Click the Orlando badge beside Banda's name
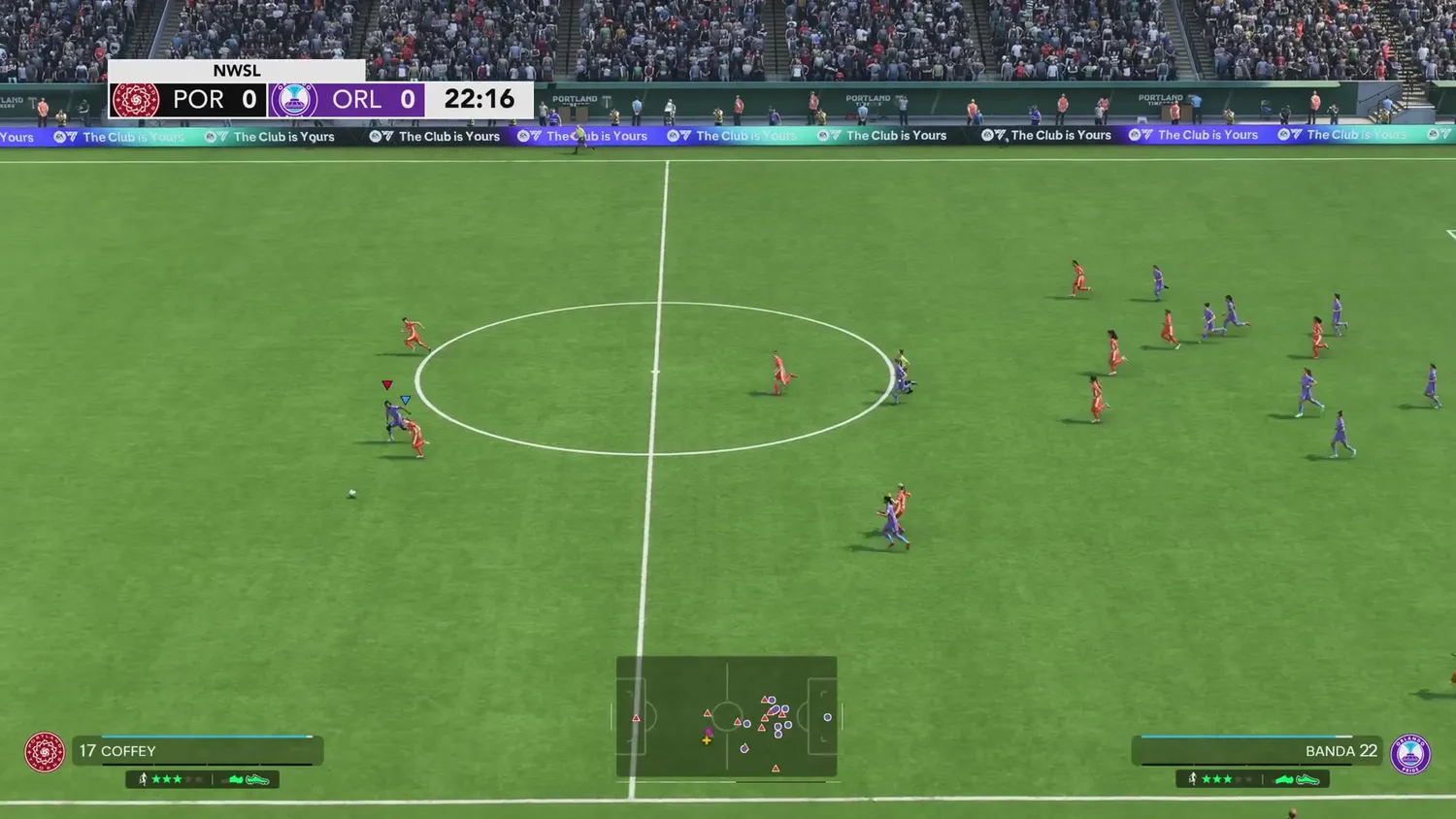This screenshot has width=1456, height=819. click(x=1409, y=754)
